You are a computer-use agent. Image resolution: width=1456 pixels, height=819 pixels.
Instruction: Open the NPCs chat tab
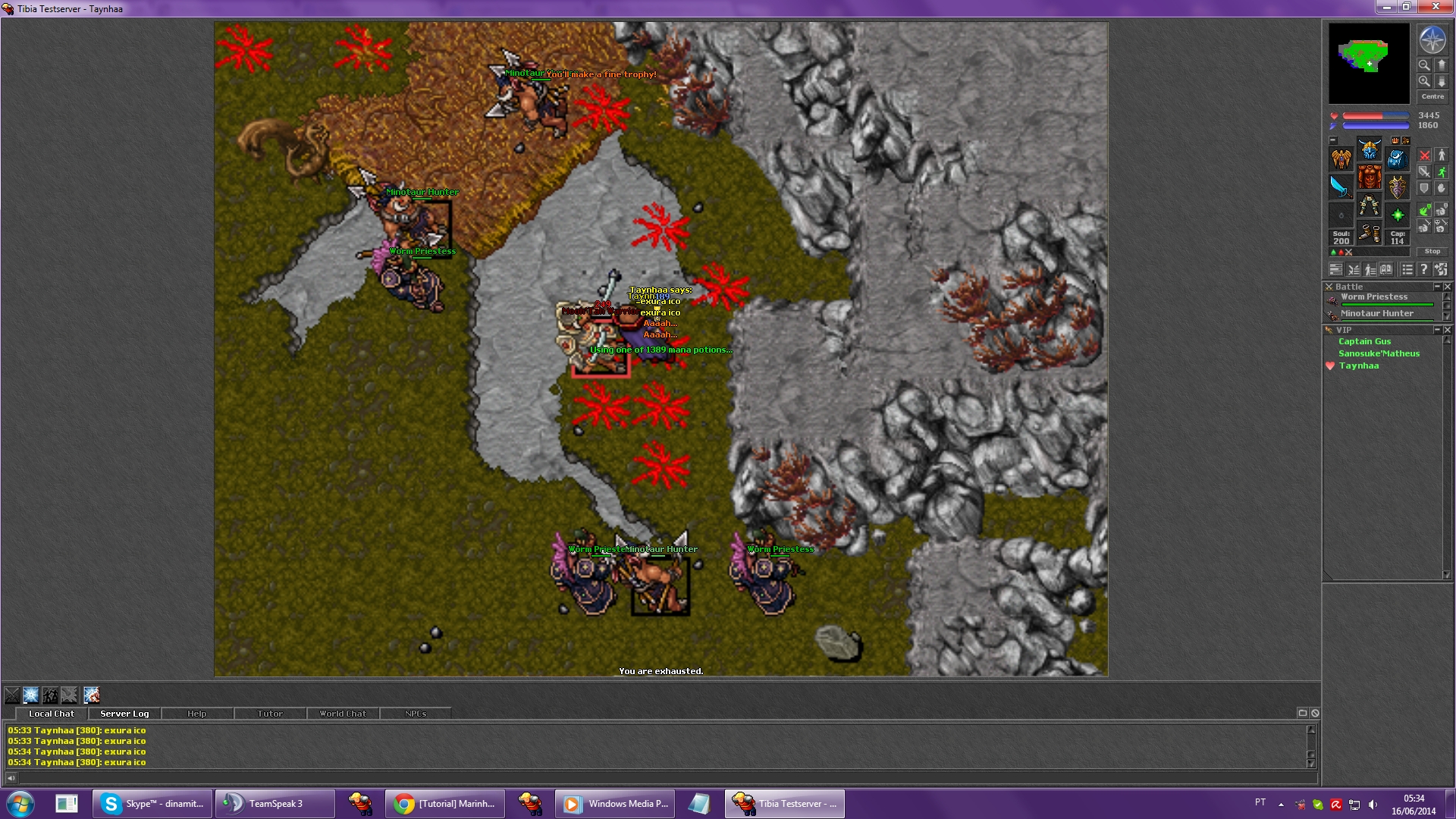(x=415, y=714)
